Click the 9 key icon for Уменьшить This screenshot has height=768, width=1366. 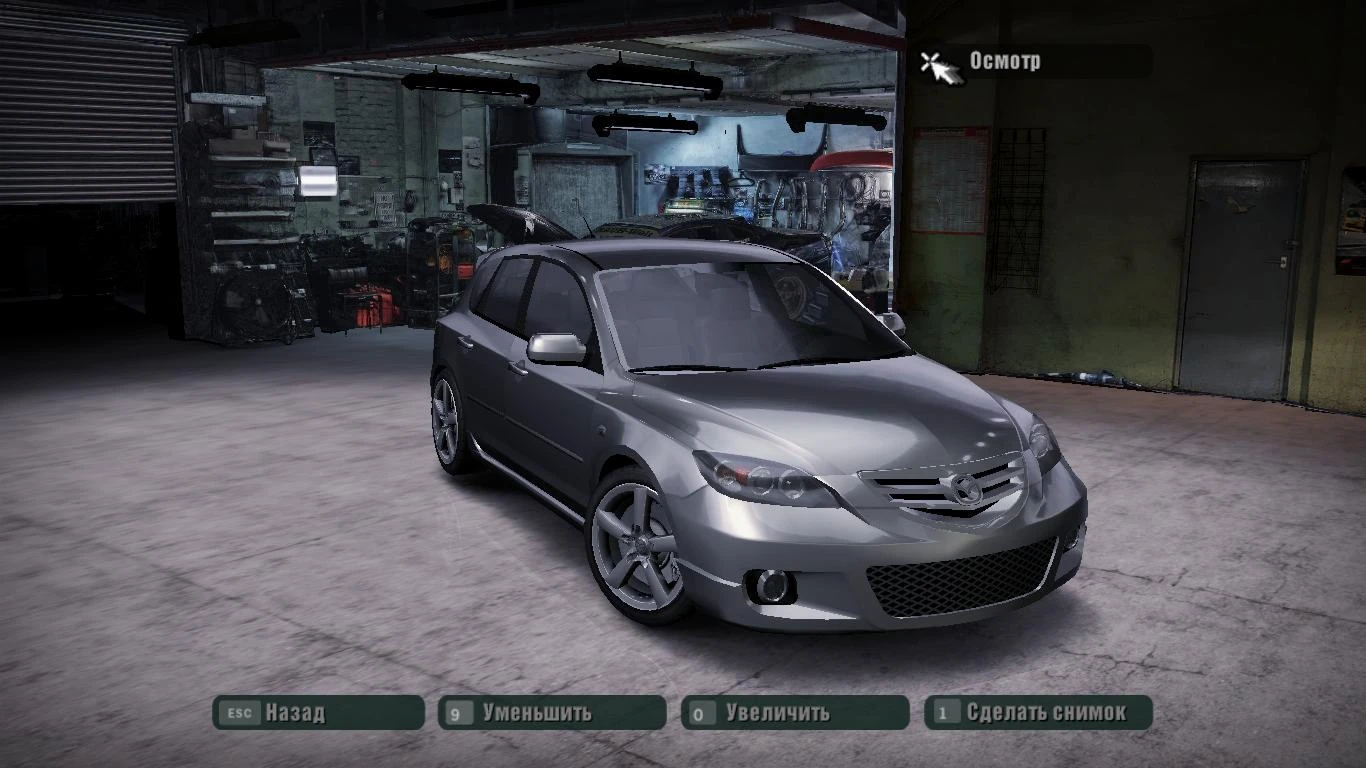coord(458,713)
